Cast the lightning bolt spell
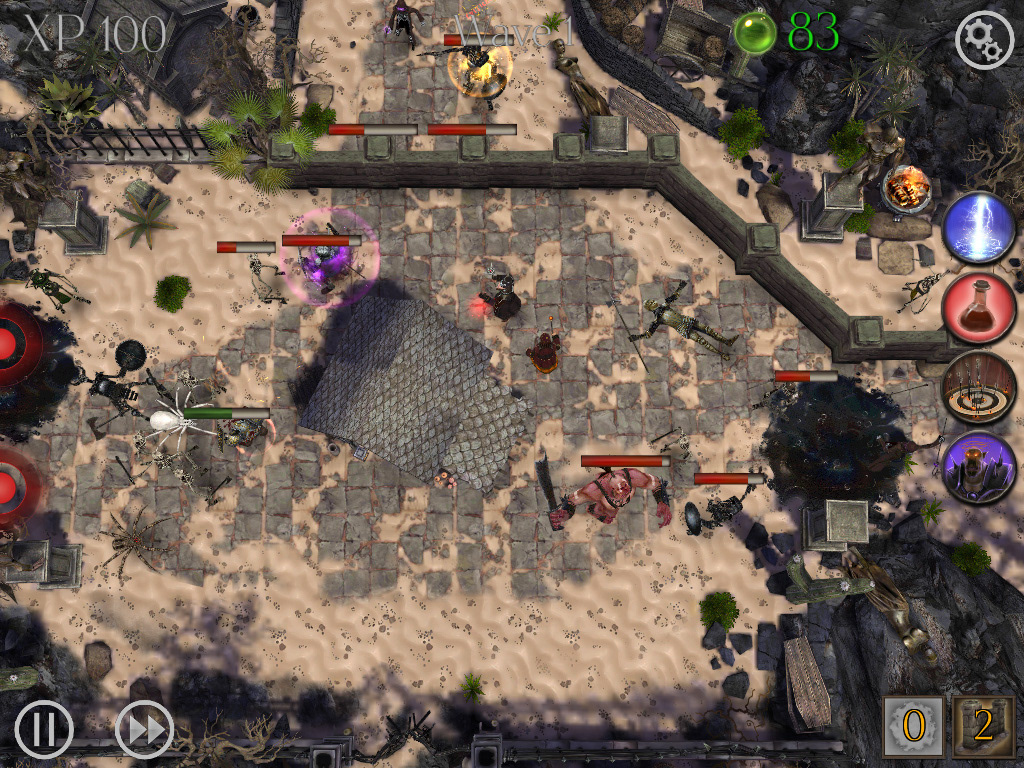The image size is (1024, 768). tap(979, 229)
